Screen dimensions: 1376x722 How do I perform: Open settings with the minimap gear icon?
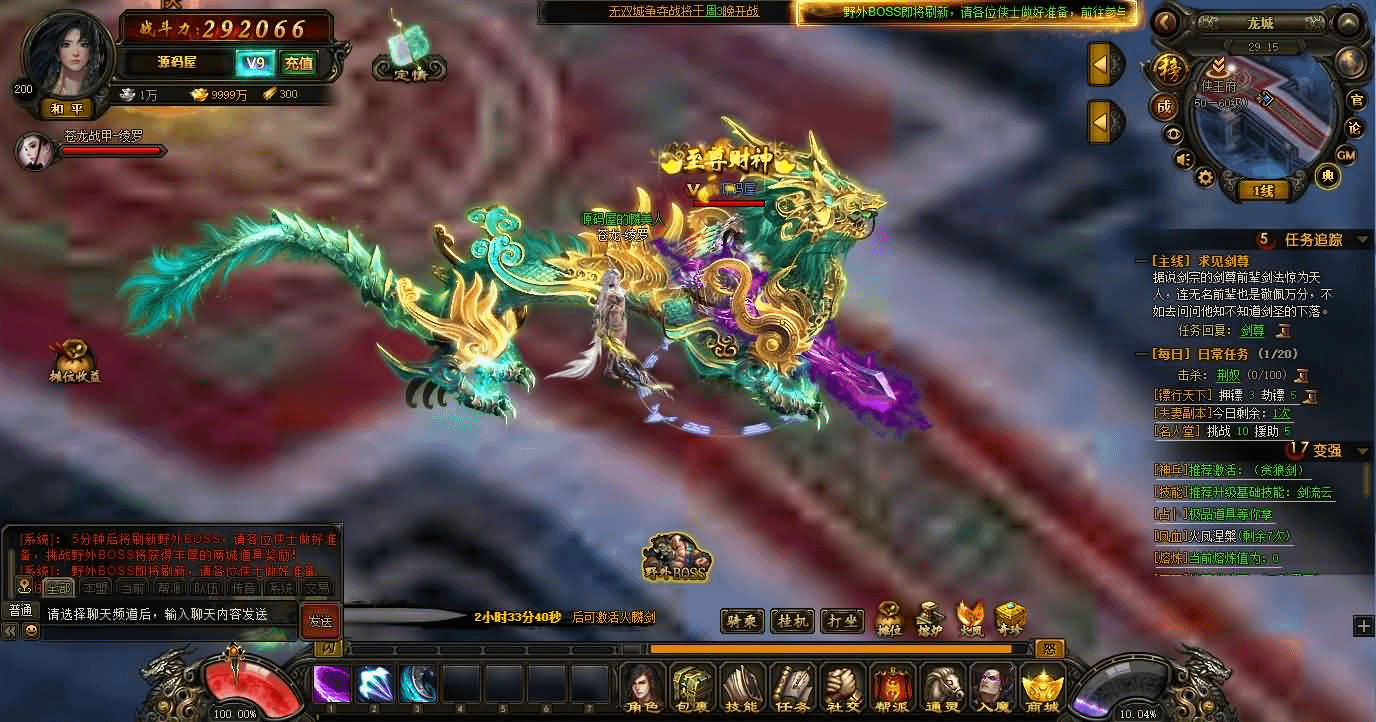pos(1205,177)
